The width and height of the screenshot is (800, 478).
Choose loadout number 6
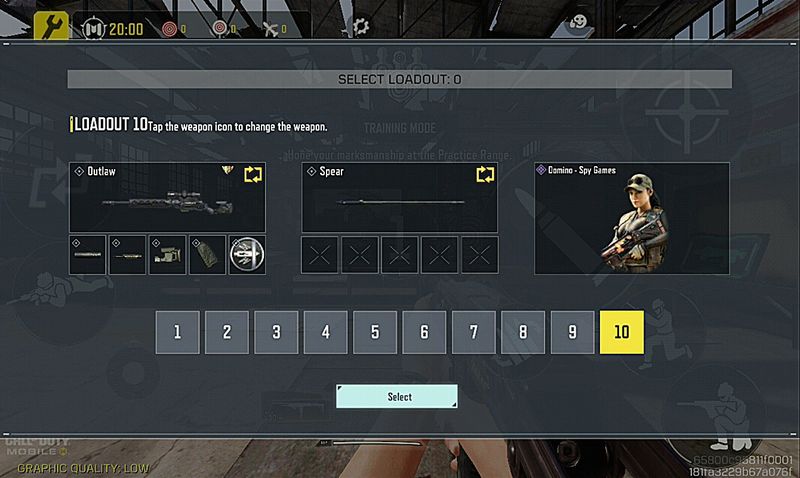[x=424, y=332]
